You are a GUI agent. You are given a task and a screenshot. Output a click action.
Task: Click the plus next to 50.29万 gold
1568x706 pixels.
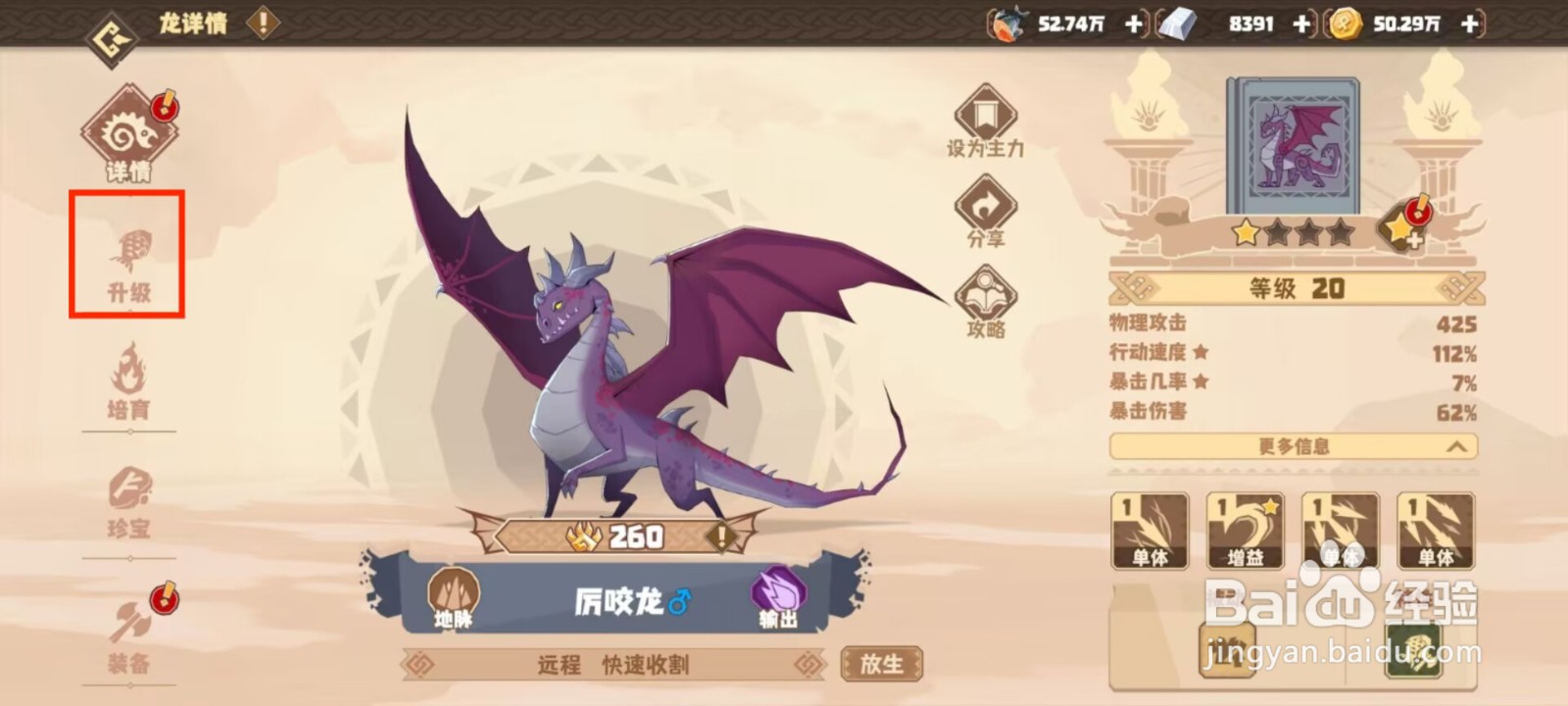[x=1467, y=24]
